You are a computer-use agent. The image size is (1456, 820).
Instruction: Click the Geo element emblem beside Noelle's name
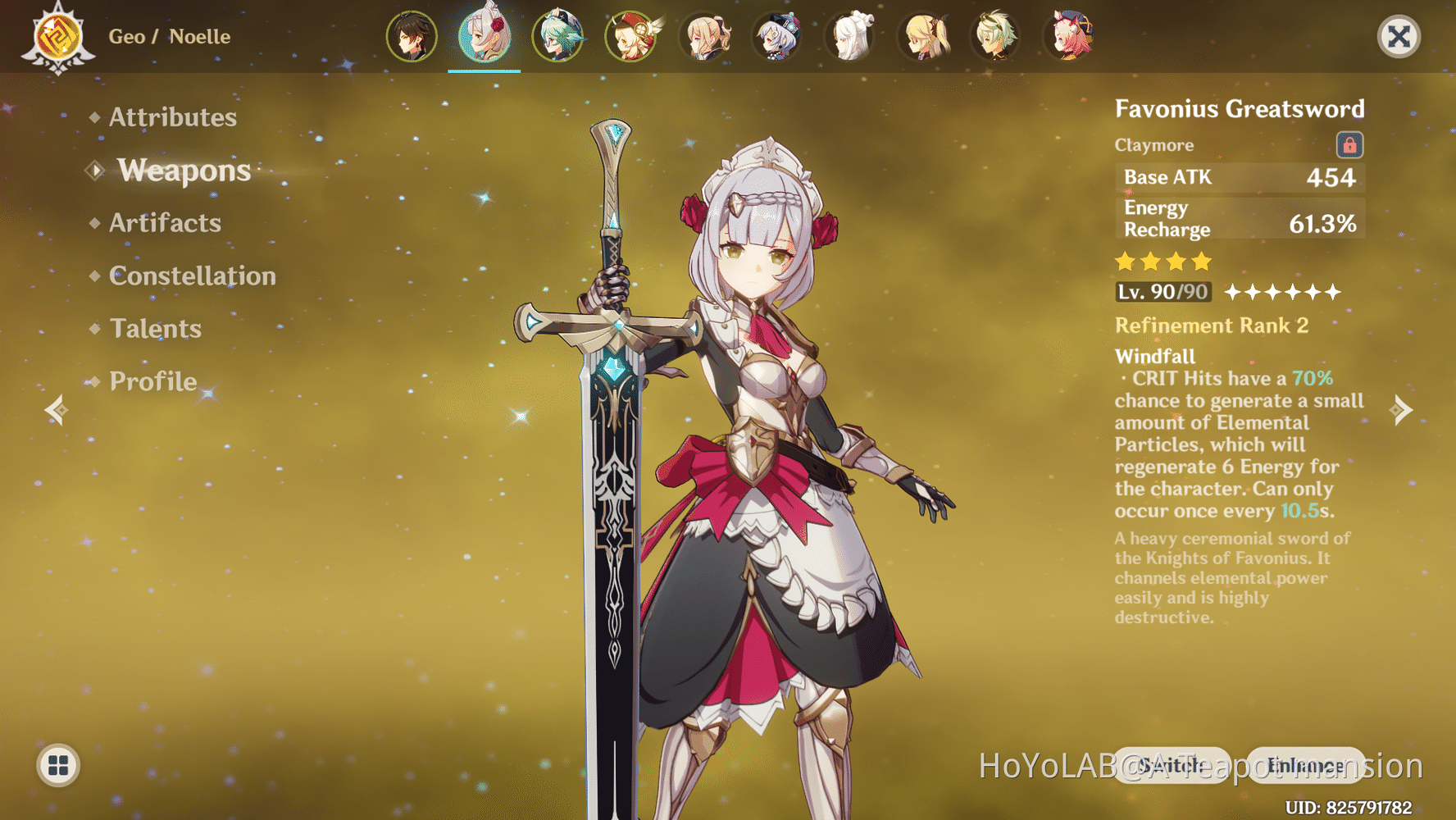(57, 36)
